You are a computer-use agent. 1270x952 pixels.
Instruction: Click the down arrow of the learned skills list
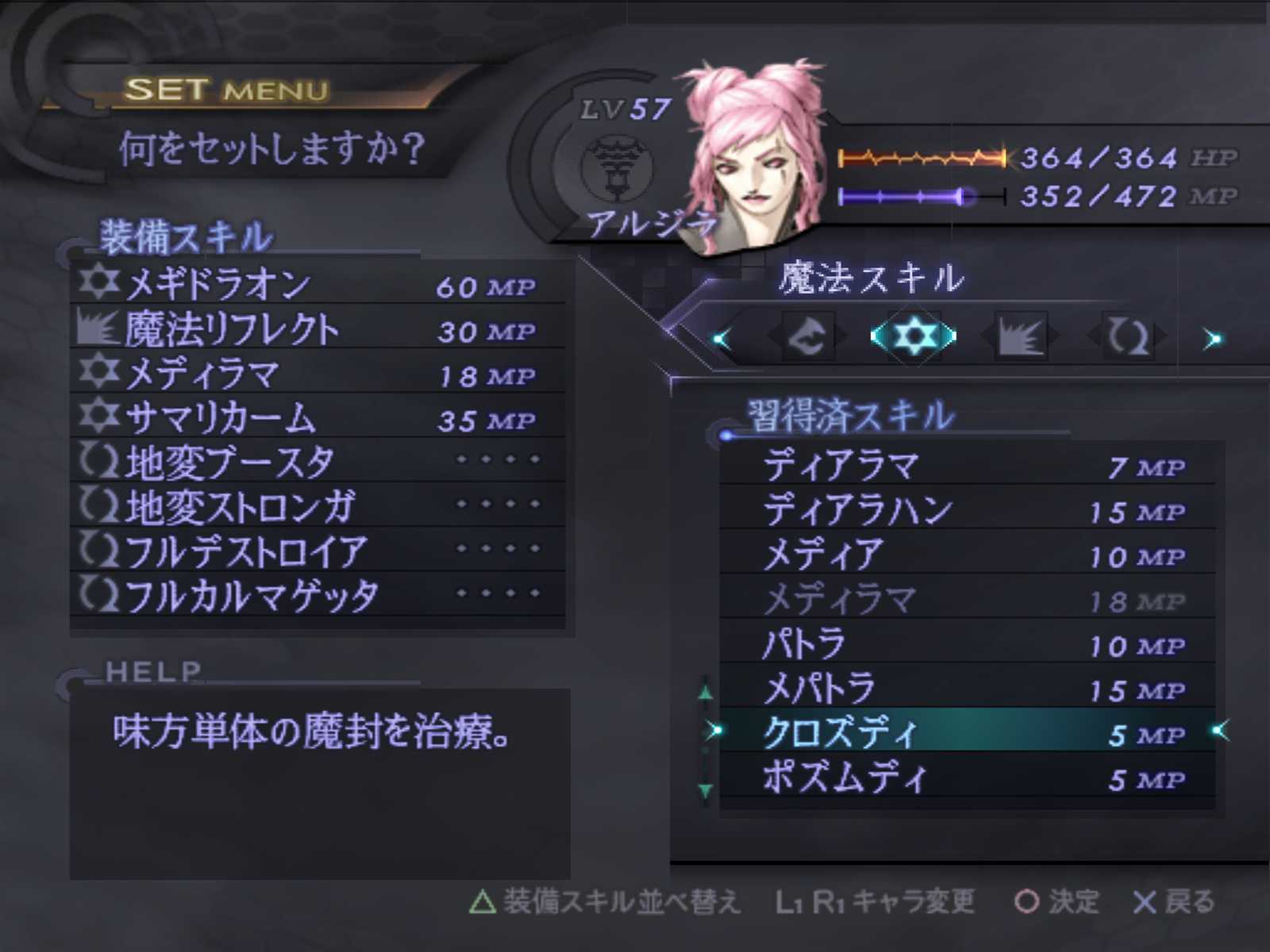pos(706,790)
